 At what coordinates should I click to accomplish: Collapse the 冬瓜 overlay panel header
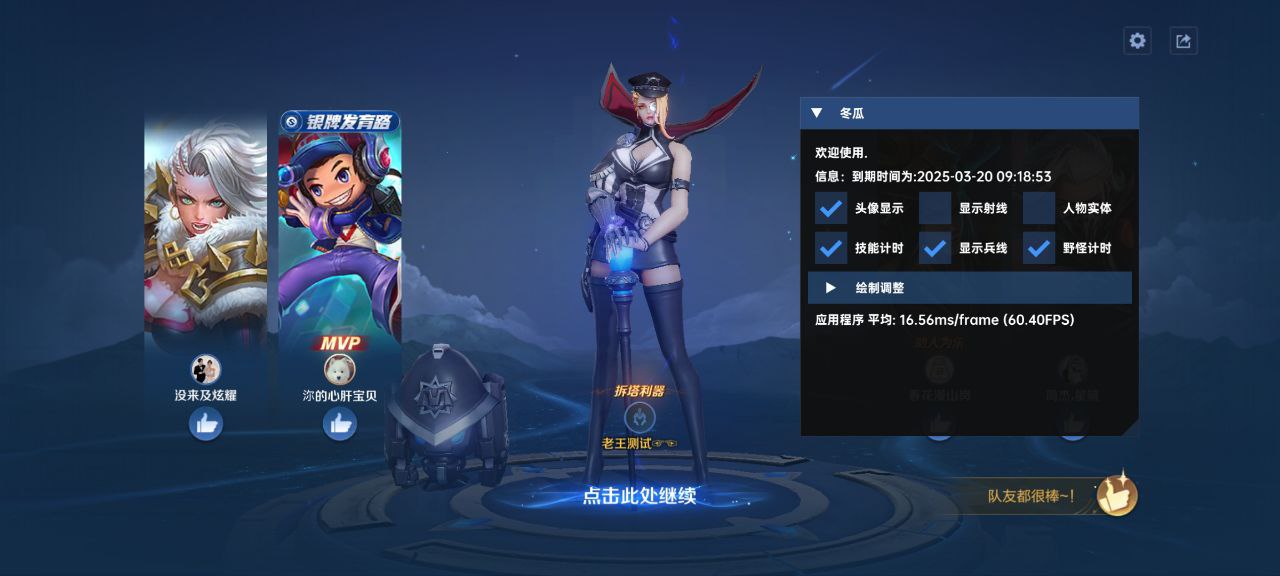point(817,113)
